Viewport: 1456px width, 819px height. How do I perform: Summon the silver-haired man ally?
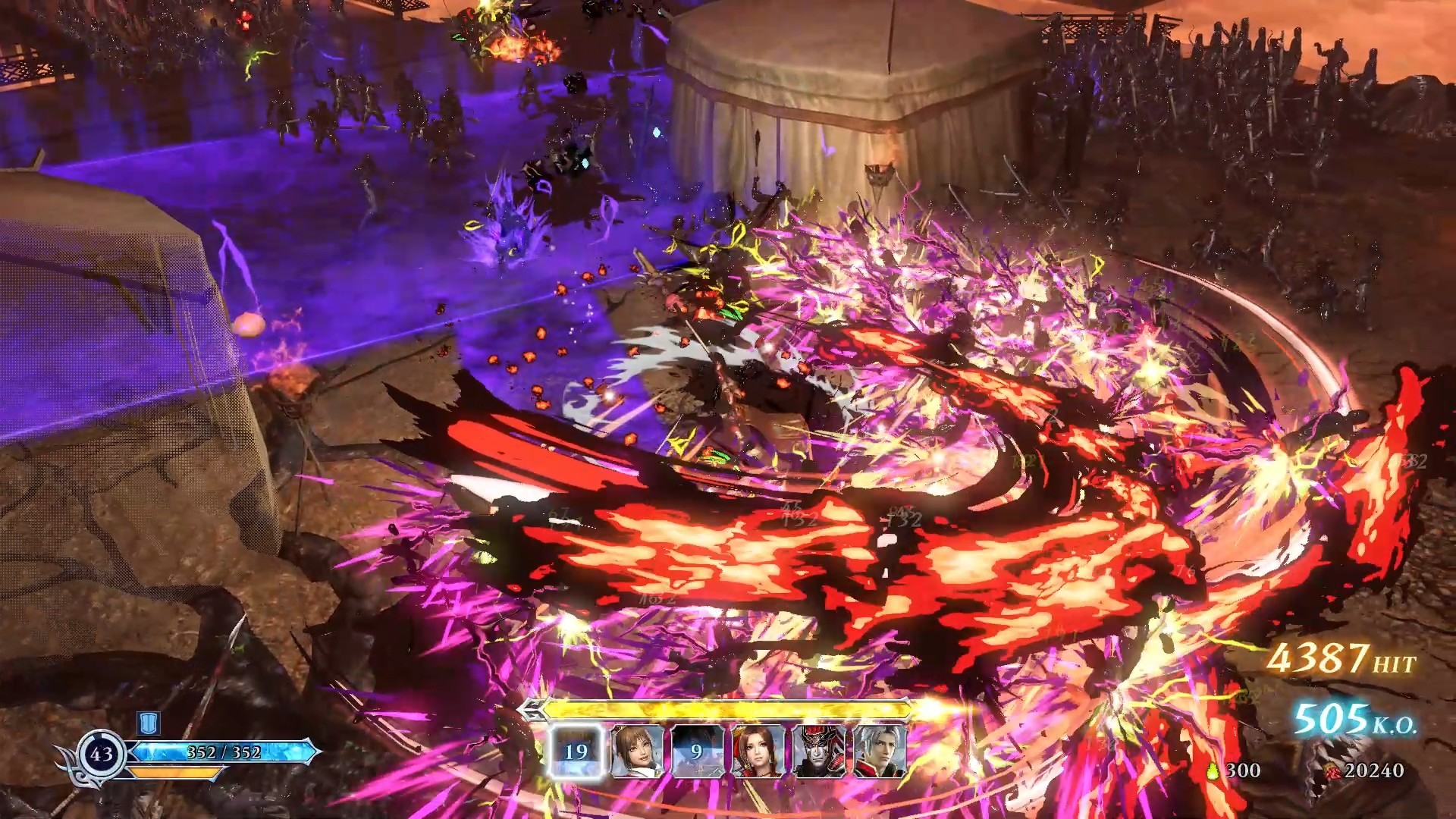(879, 751)
